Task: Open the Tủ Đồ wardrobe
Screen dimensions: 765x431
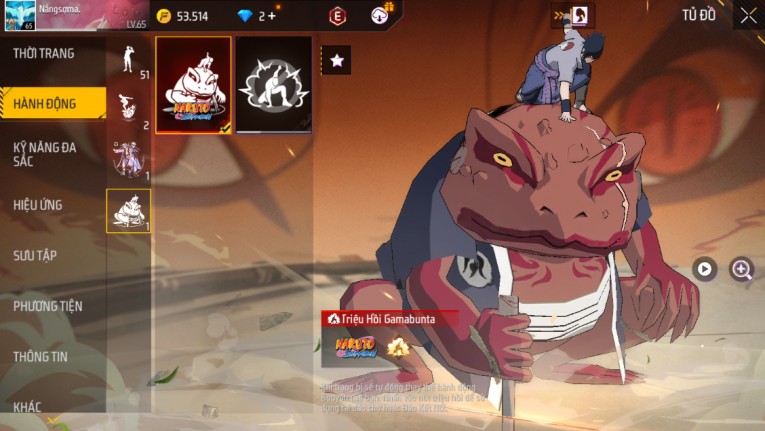Action: coord(699,15)
